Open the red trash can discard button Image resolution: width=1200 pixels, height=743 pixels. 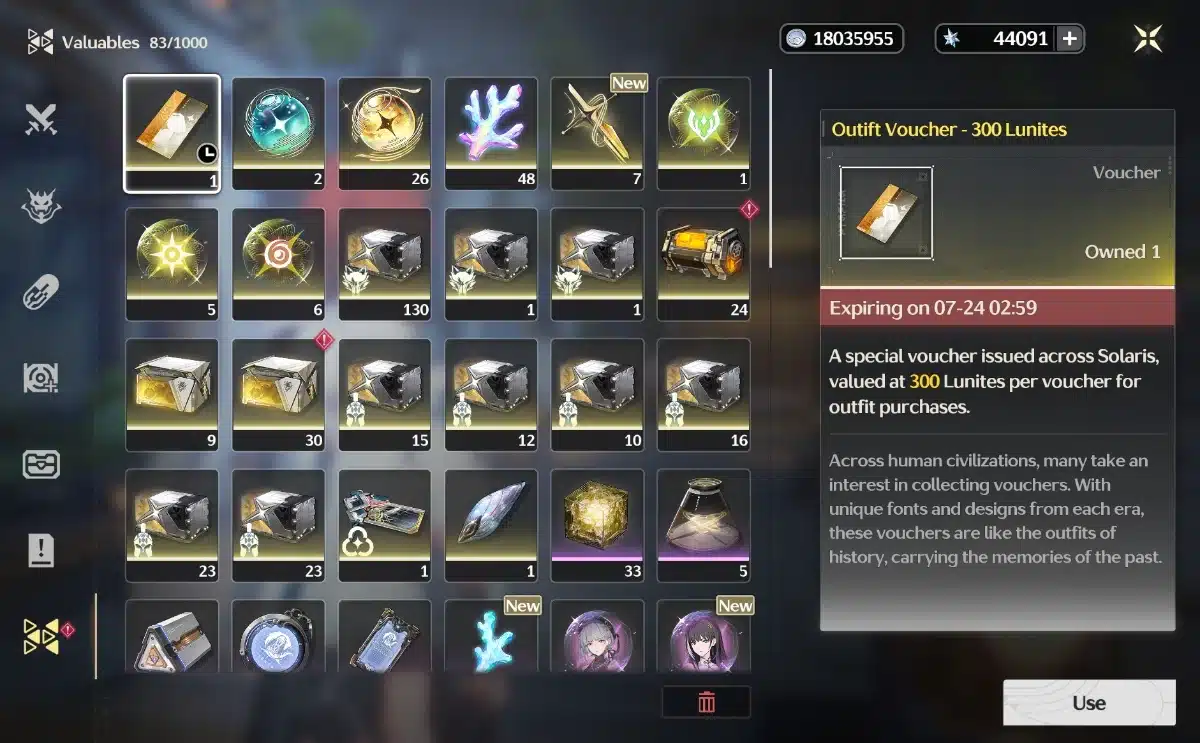[706, 702]
